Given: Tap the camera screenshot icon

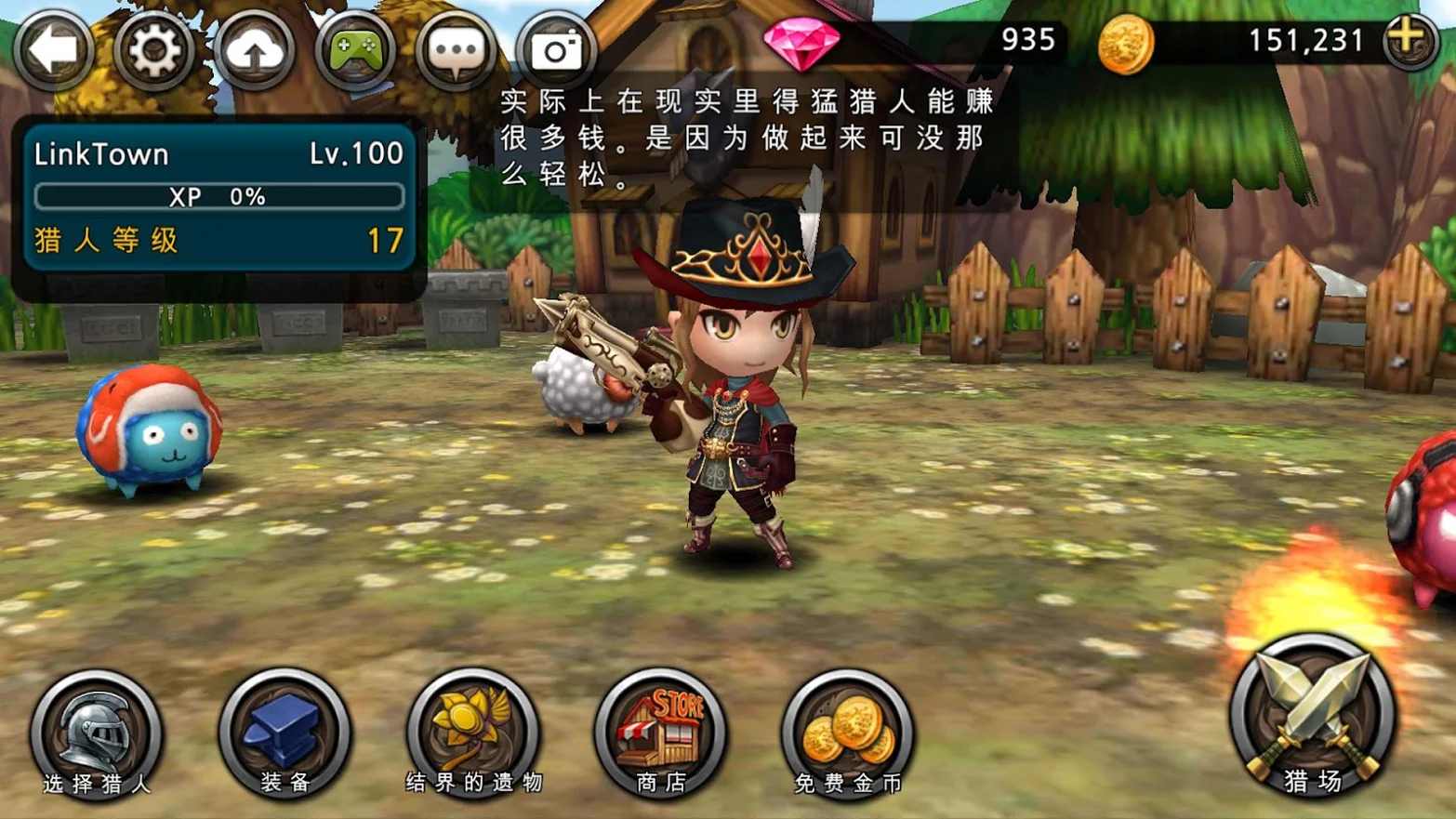Looking at the screenshot, I should pos(556,49).
